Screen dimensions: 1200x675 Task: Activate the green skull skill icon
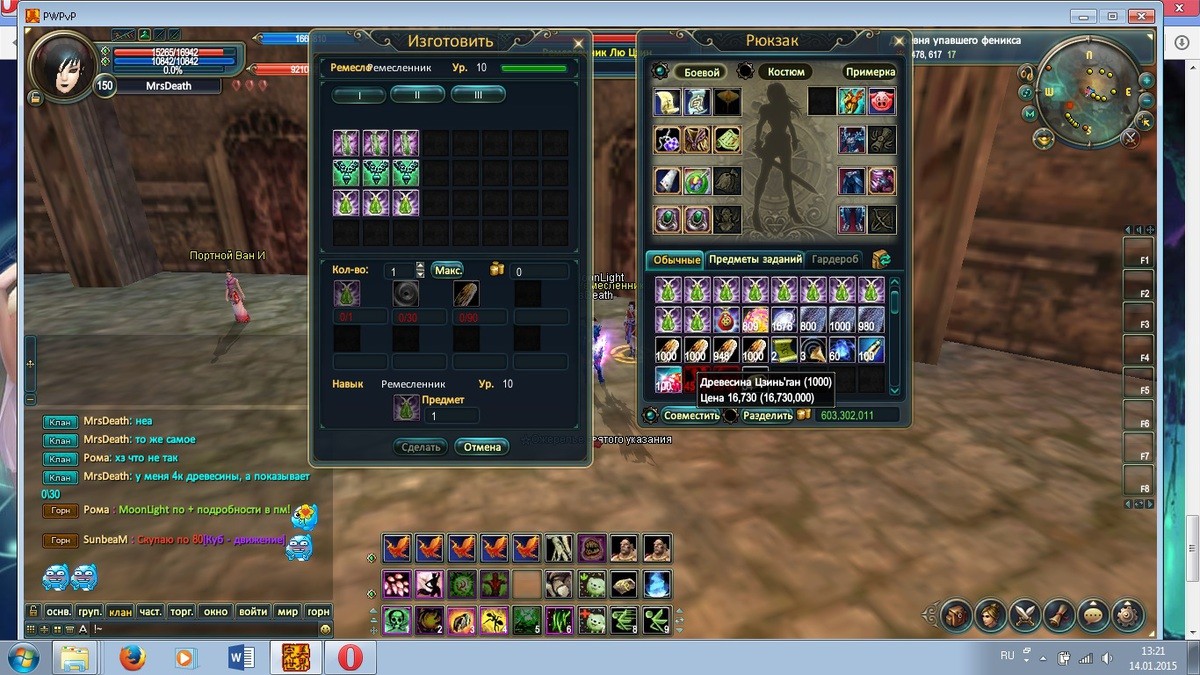(395, 621)
